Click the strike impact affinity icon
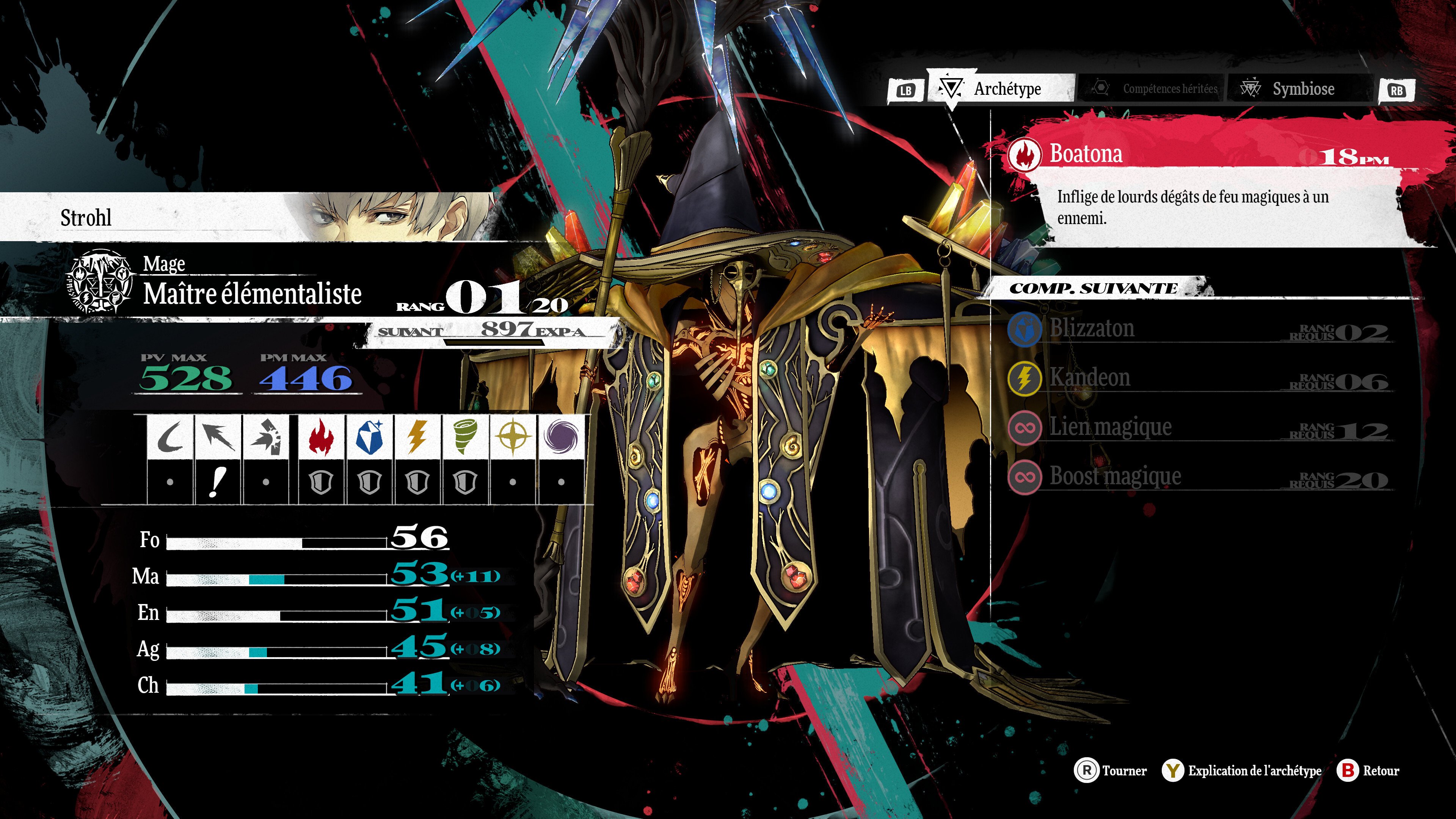 click(x=266, y=437)
